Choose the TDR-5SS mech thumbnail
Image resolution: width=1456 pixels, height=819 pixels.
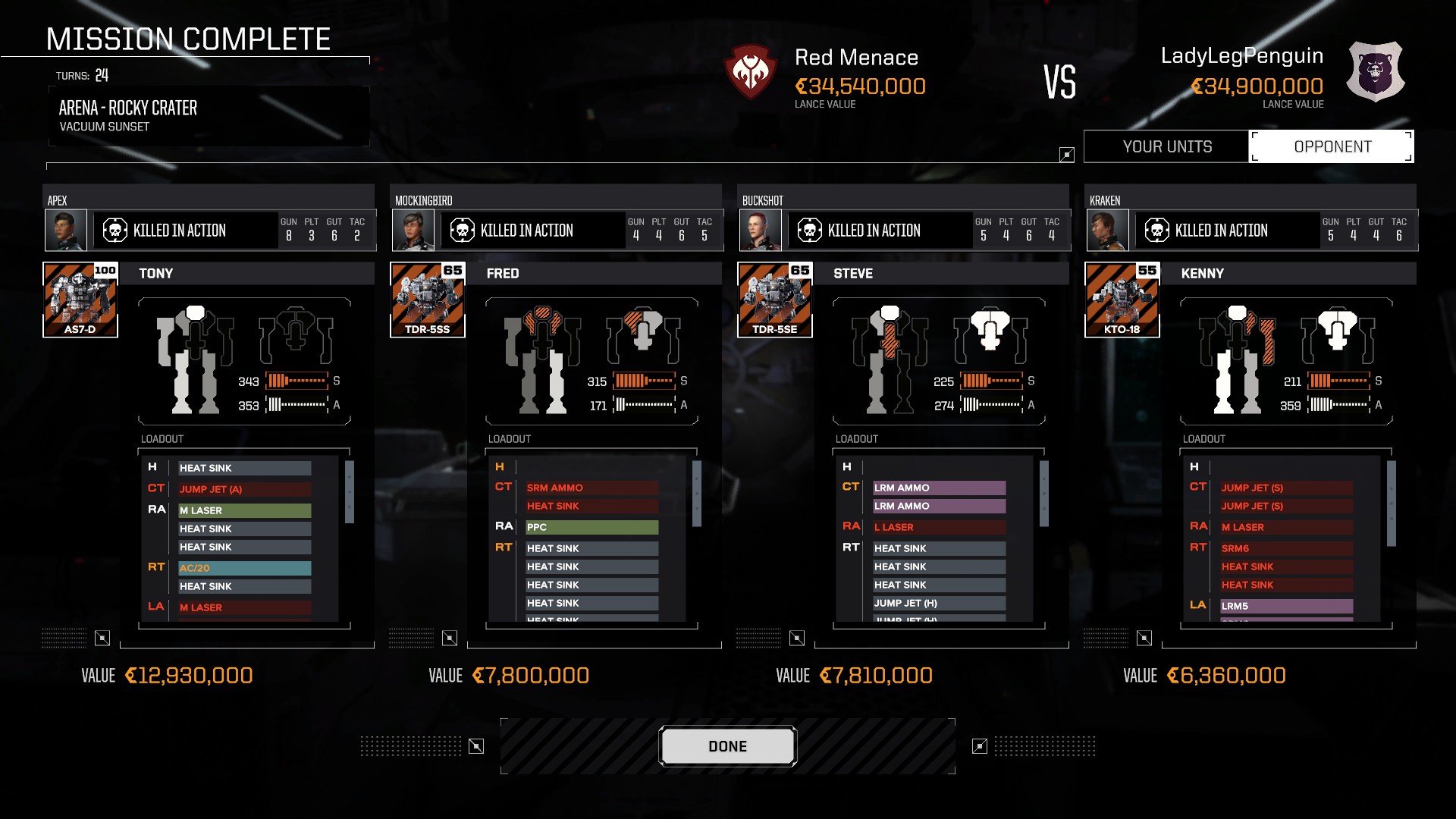(428, 300)
